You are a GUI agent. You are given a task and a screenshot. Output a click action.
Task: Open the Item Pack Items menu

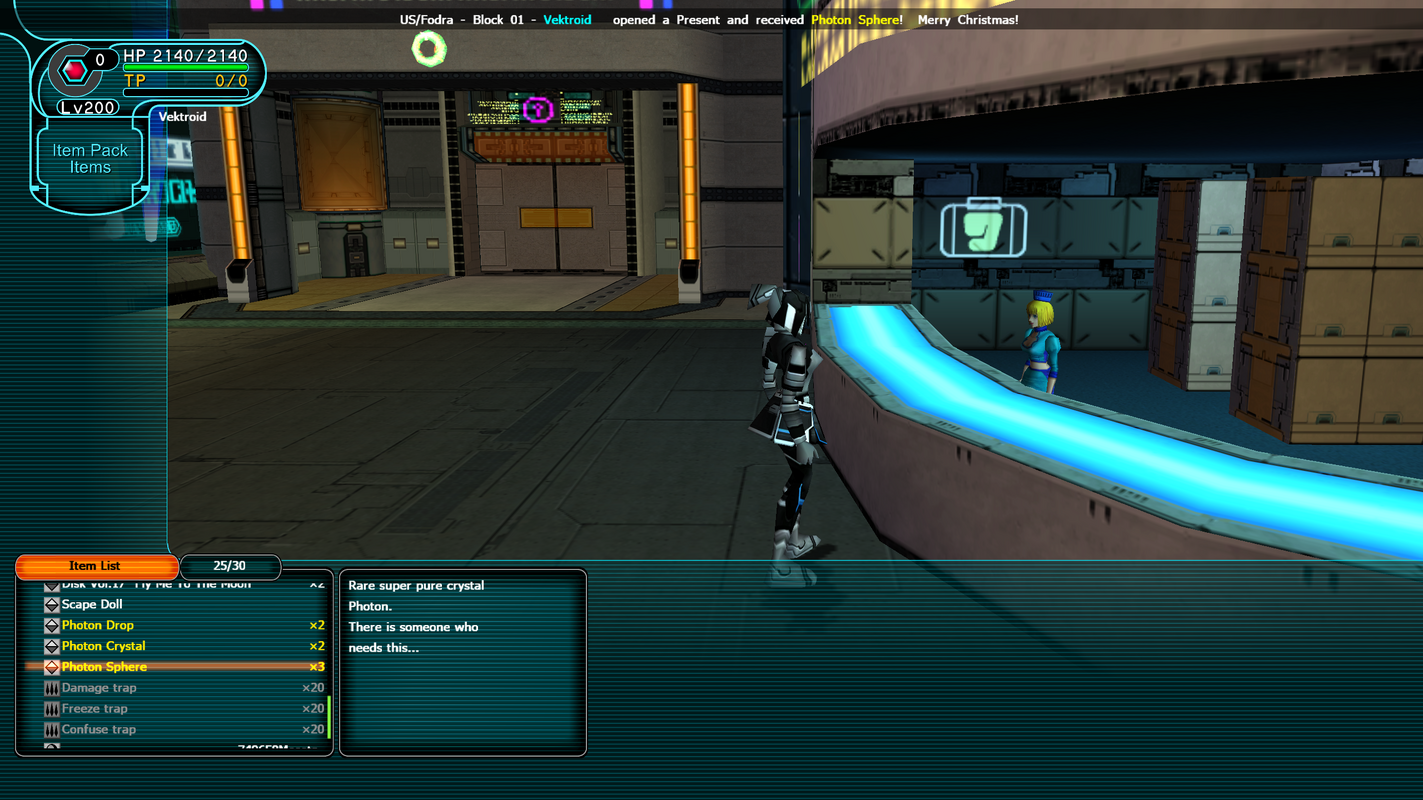pos(89,157)
